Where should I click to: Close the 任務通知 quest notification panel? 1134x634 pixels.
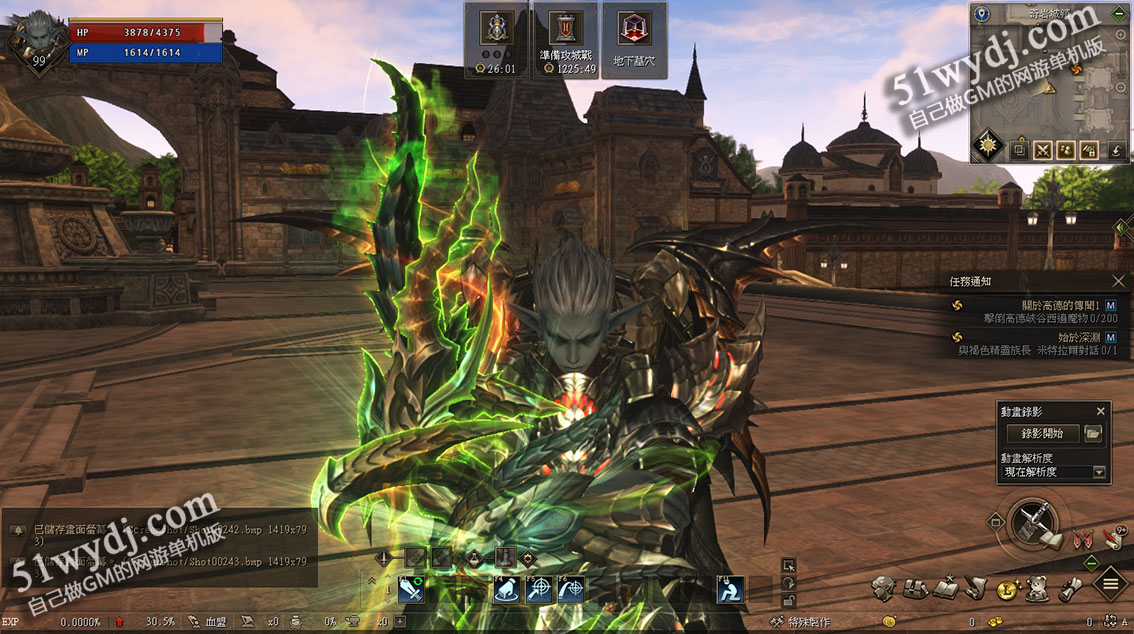[x=1118, y=282]
